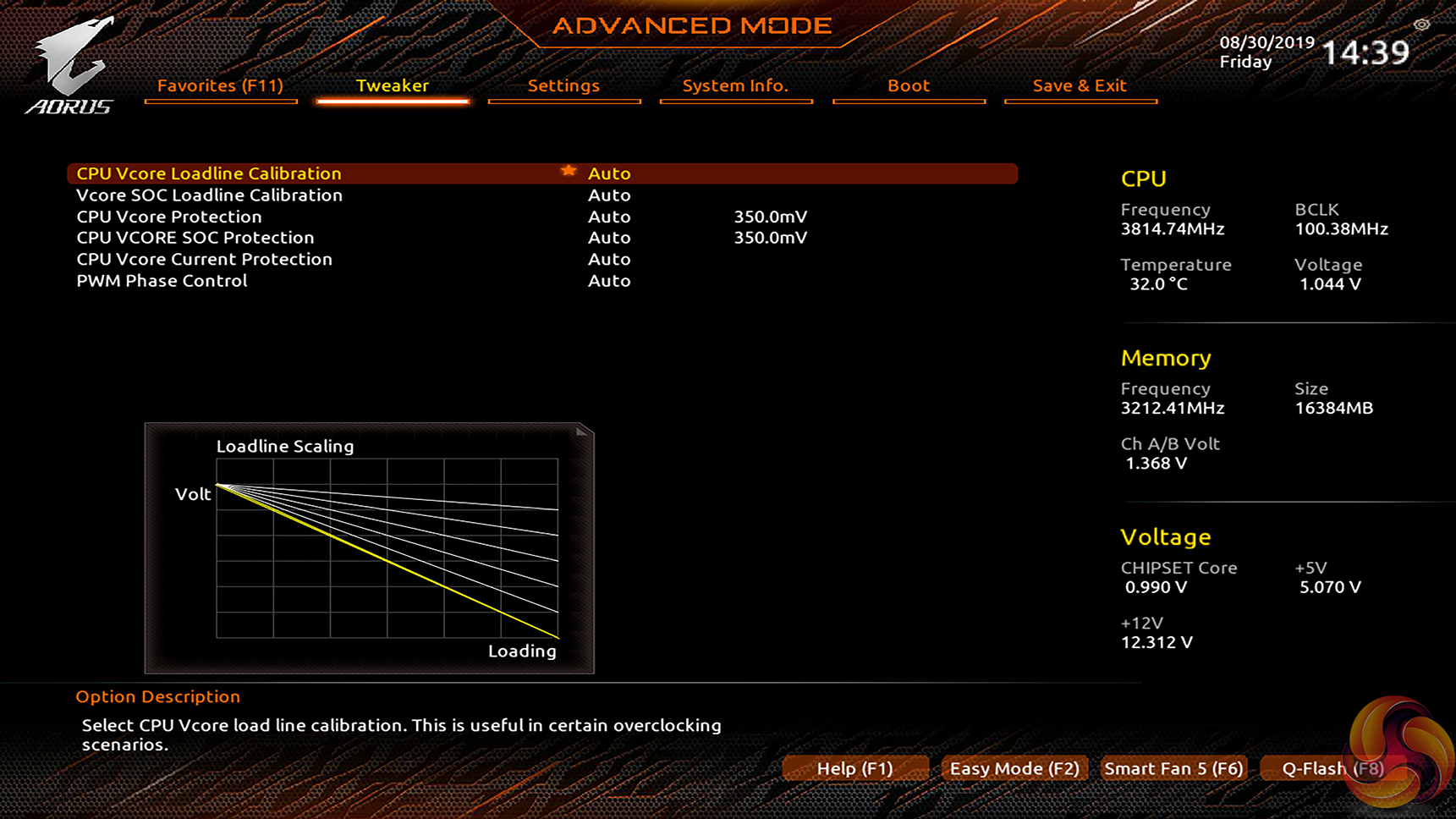This screenshot has width=1456, height=819.
Task: Switch to the Favorites (F11) tab
Action: (220, 85)
